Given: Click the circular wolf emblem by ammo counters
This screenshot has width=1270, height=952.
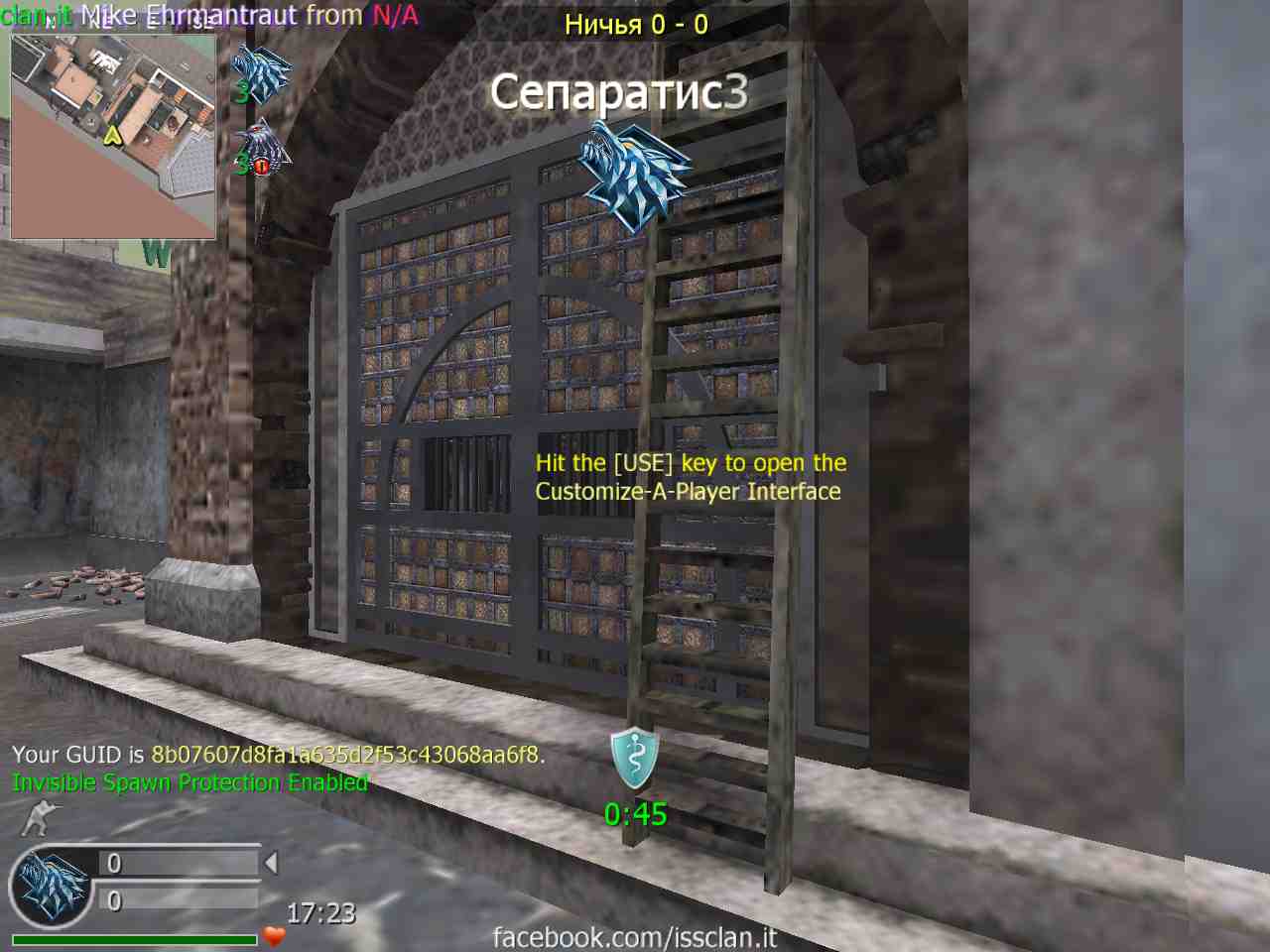Looking at the screenshot, I should pyautogui.click(x=50, y=886).
